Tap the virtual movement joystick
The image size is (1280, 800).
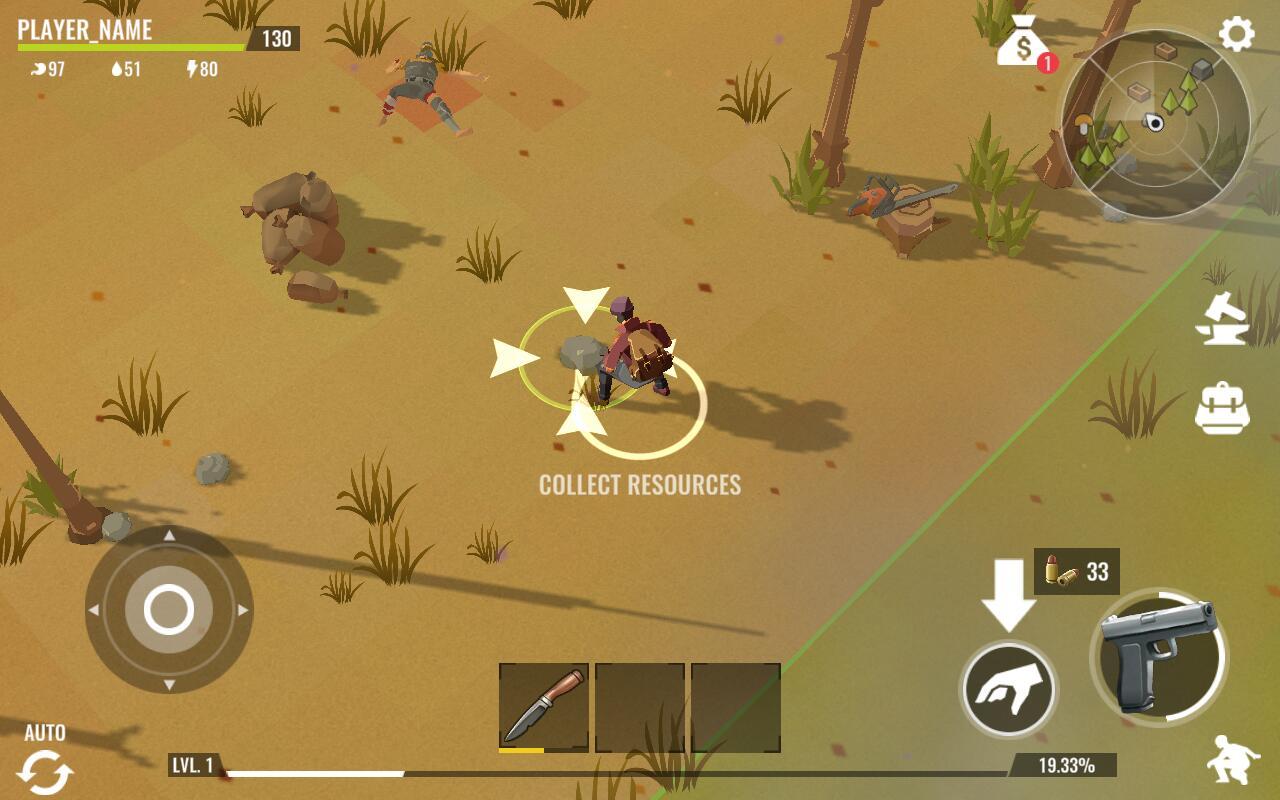(x=169, y=609)
